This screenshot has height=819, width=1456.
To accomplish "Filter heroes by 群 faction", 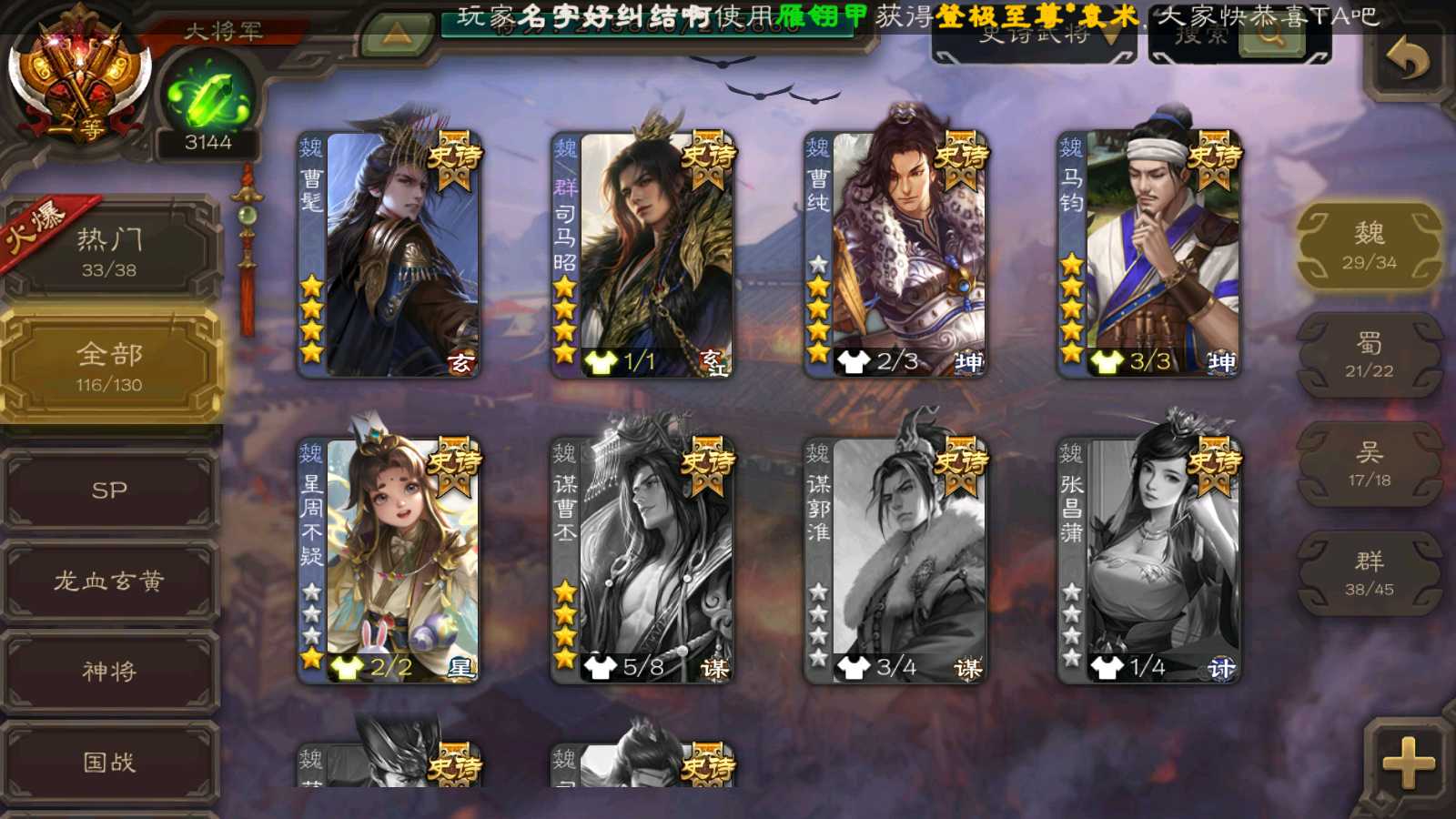I will 1369,573.
